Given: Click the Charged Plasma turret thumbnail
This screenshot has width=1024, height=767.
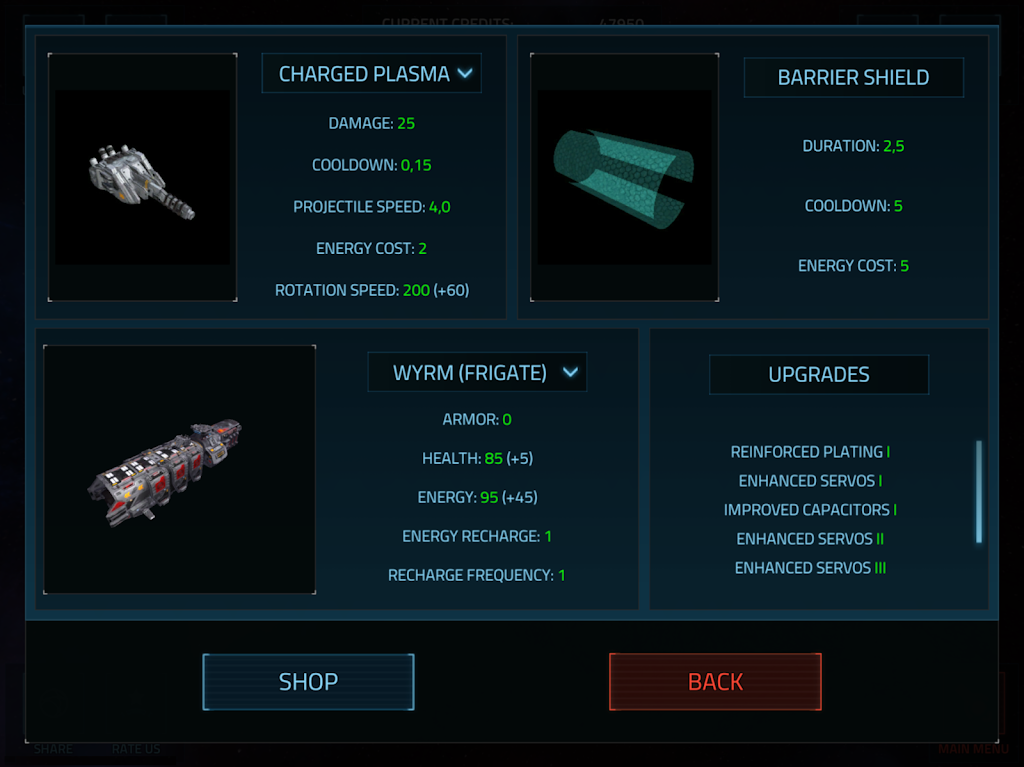Looking at the screenshot, I should (143, 177).
